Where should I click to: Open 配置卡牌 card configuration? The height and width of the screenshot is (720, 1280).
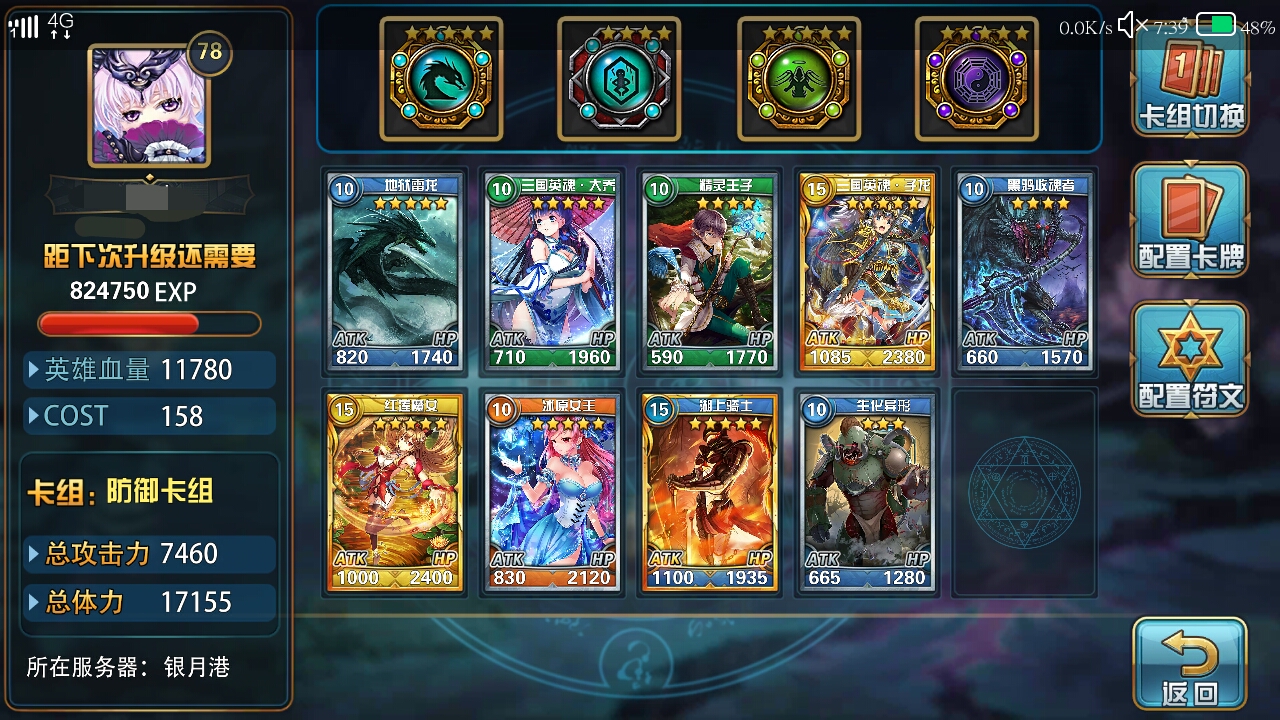coord(1188,220)
